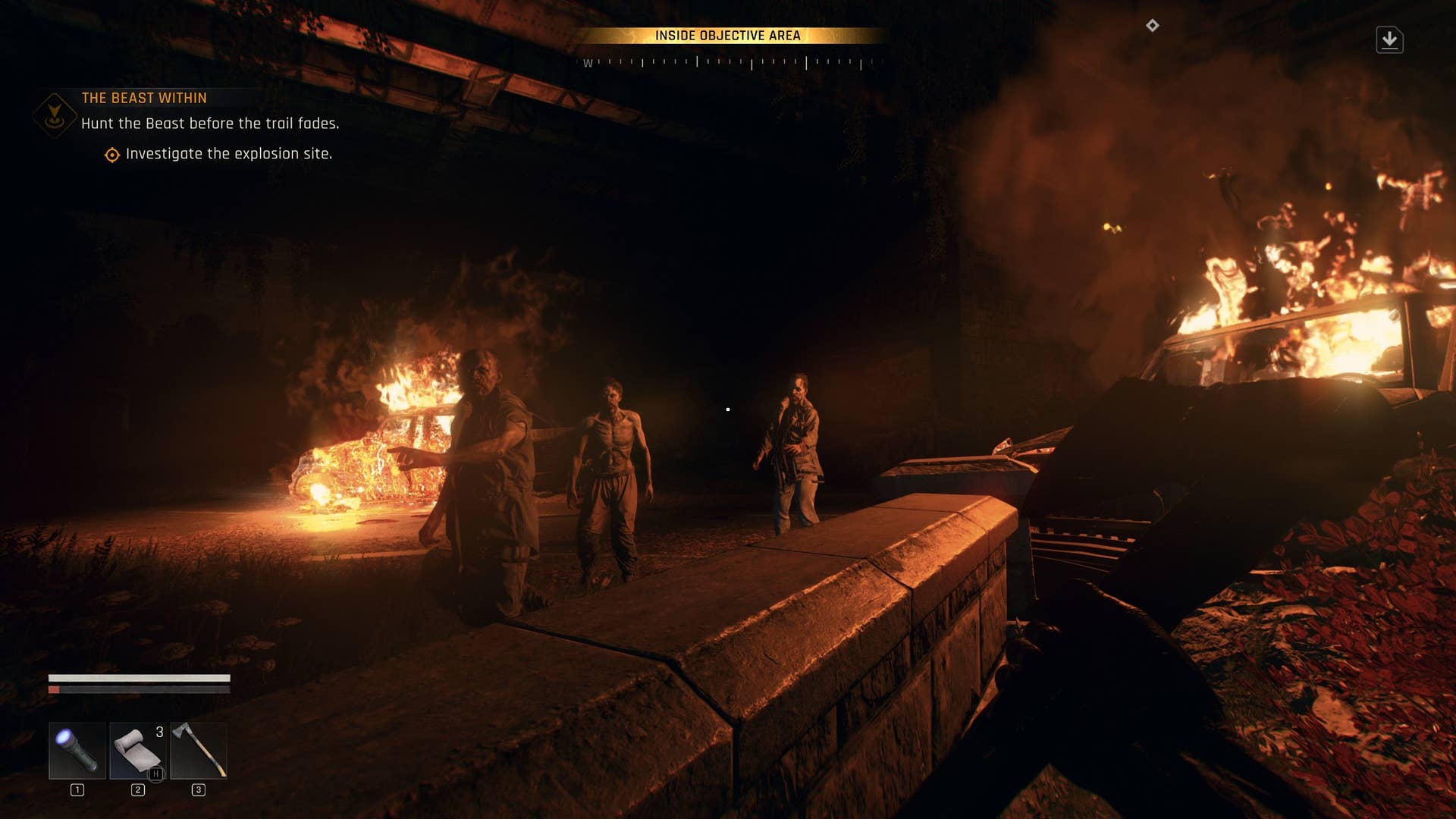Click the diamond waypoint marker near the top
Image resolution: width=1456 pixels, height=819 pixels.
pos(1154,25)
